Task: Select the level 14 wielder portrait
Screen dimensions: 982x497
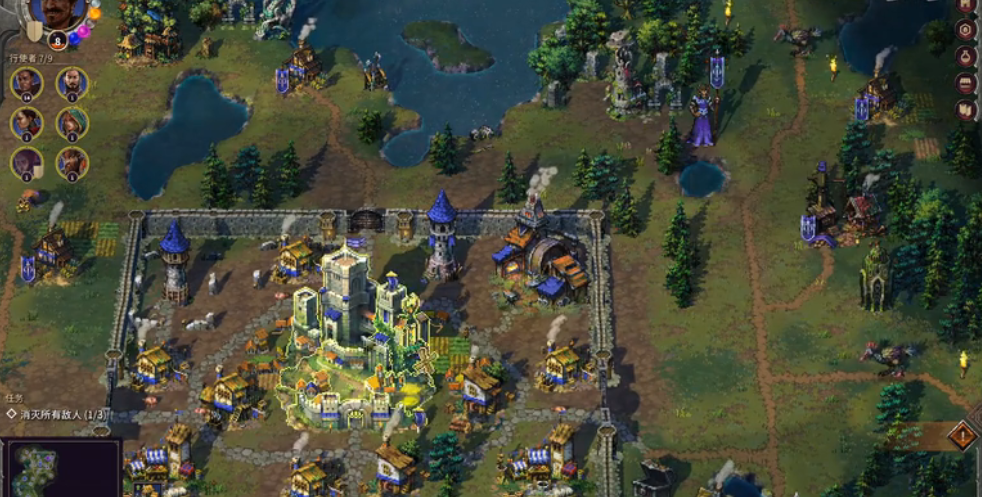Action: click(x=27, y=83)
